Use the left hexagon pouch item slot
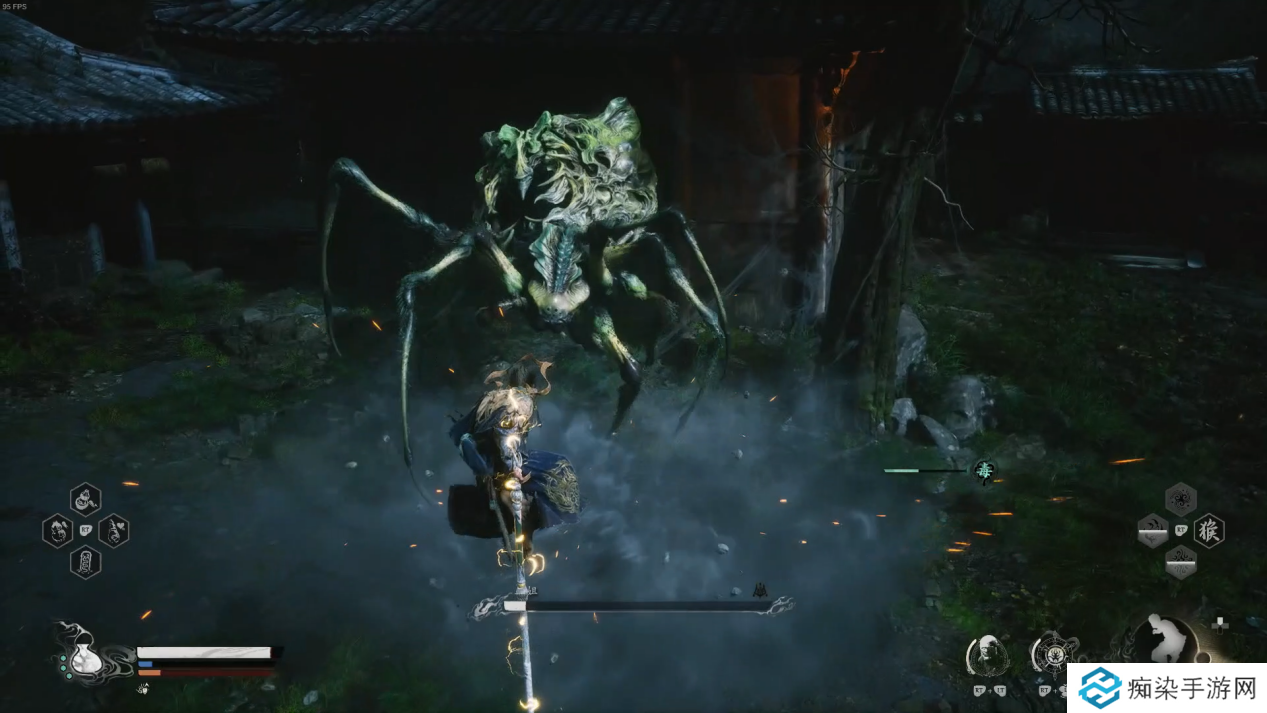The image size is (1267, 713). tap(57, 530)
